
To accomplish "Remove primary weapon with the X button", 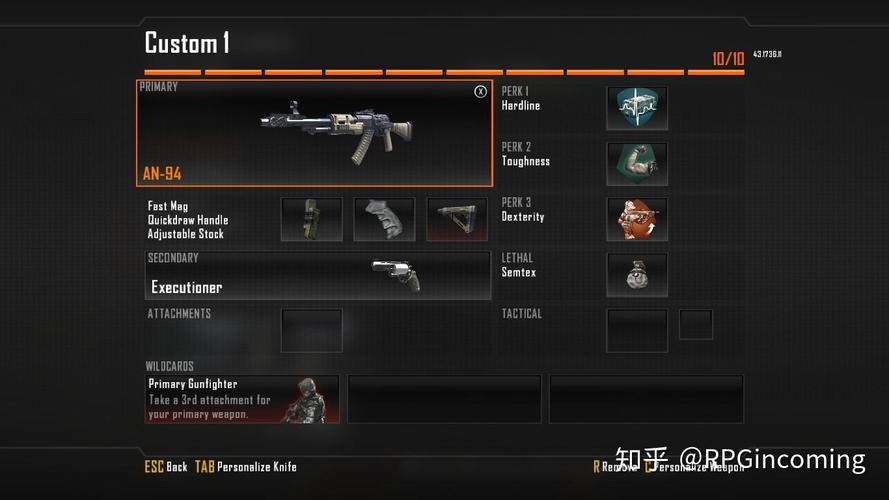I will pyautogui.click(x=480, y=92).
